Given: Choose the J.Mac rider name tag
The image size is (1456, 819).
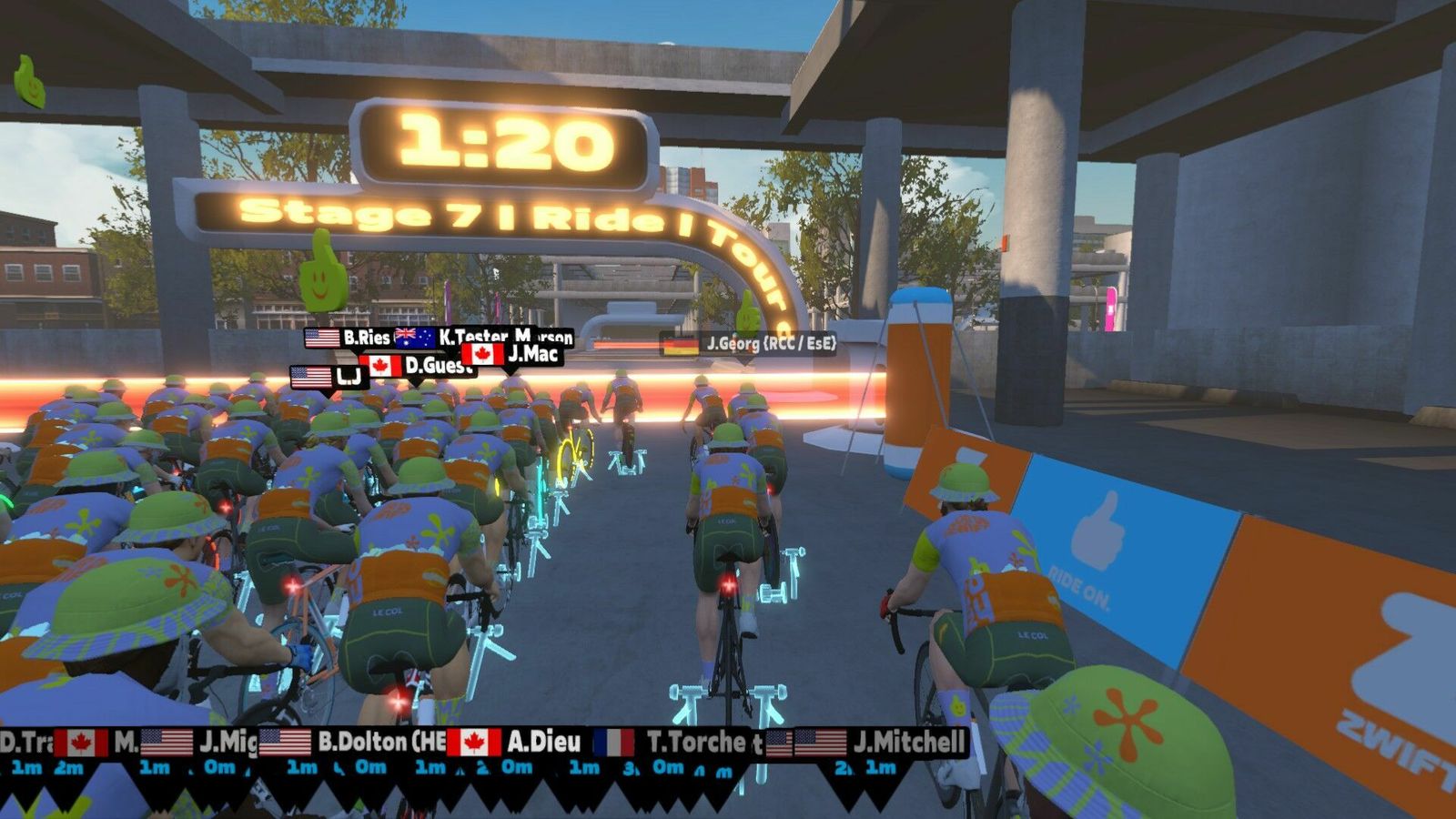Looking at the screenshot, I should [x=512, y=353].
